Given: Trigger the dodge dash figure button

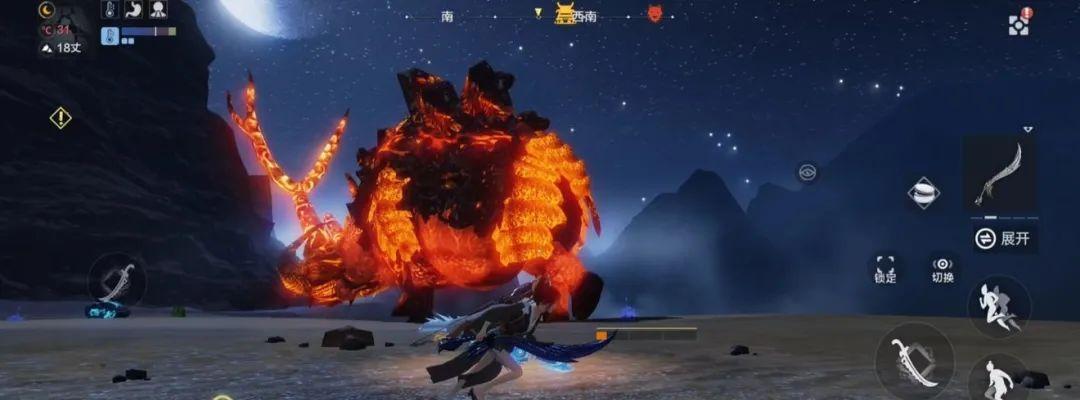Looking at the screenshot, I should click(x=998, y=306).
